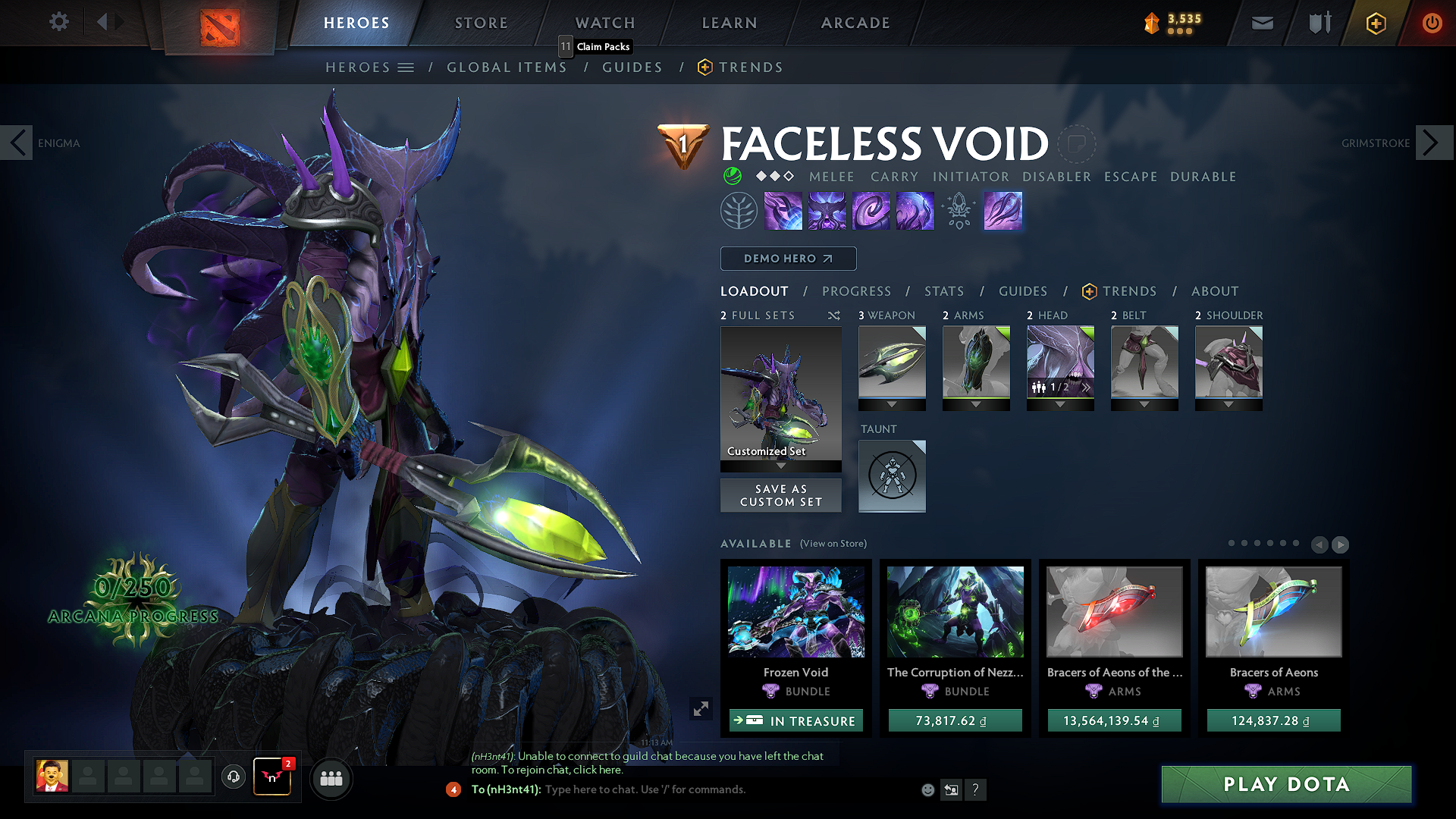
Task: Open the Armory shield-and-sword icon
Action: point(1318,22)
